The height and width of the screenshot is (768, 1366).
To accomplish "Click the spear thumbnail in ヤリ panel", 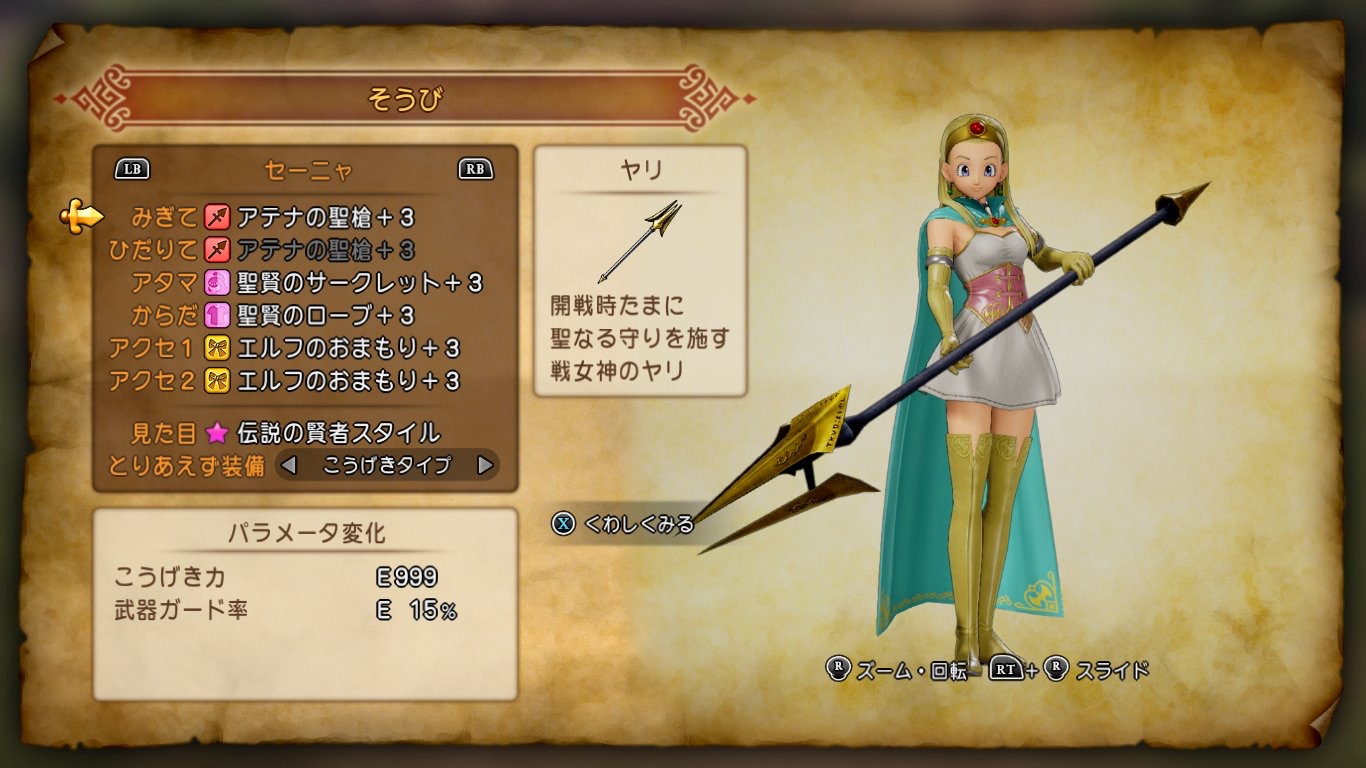I will coord(640,240).
